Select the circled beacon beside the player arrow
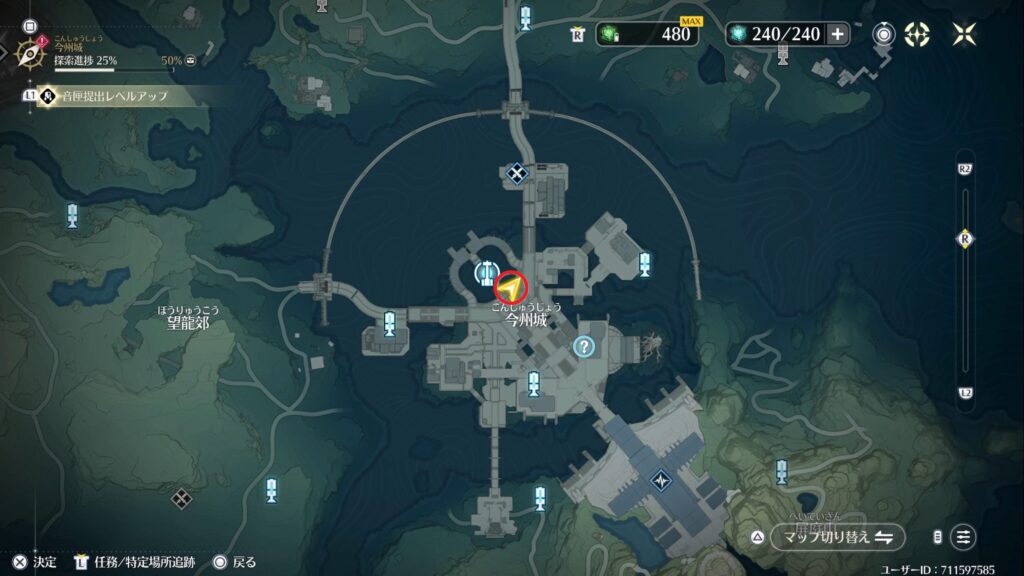The width and height of the screenshot is (1024, 576). click(487, 270)
